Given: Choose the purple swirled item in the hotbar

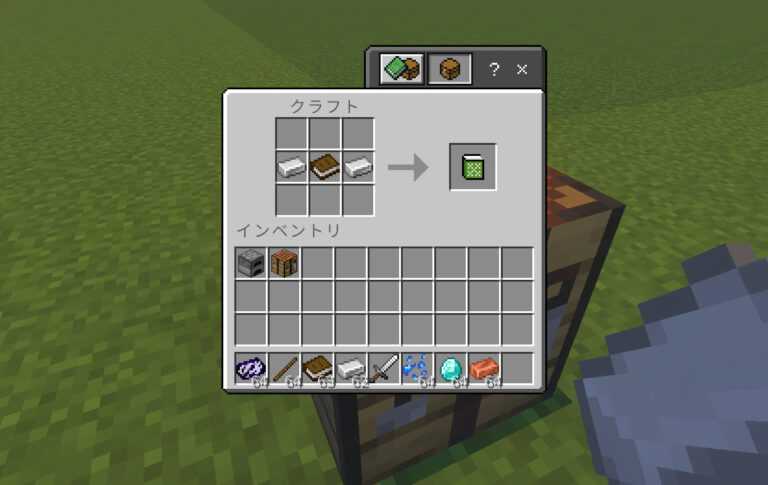Looking at the screenshot, I should [251, 369].
